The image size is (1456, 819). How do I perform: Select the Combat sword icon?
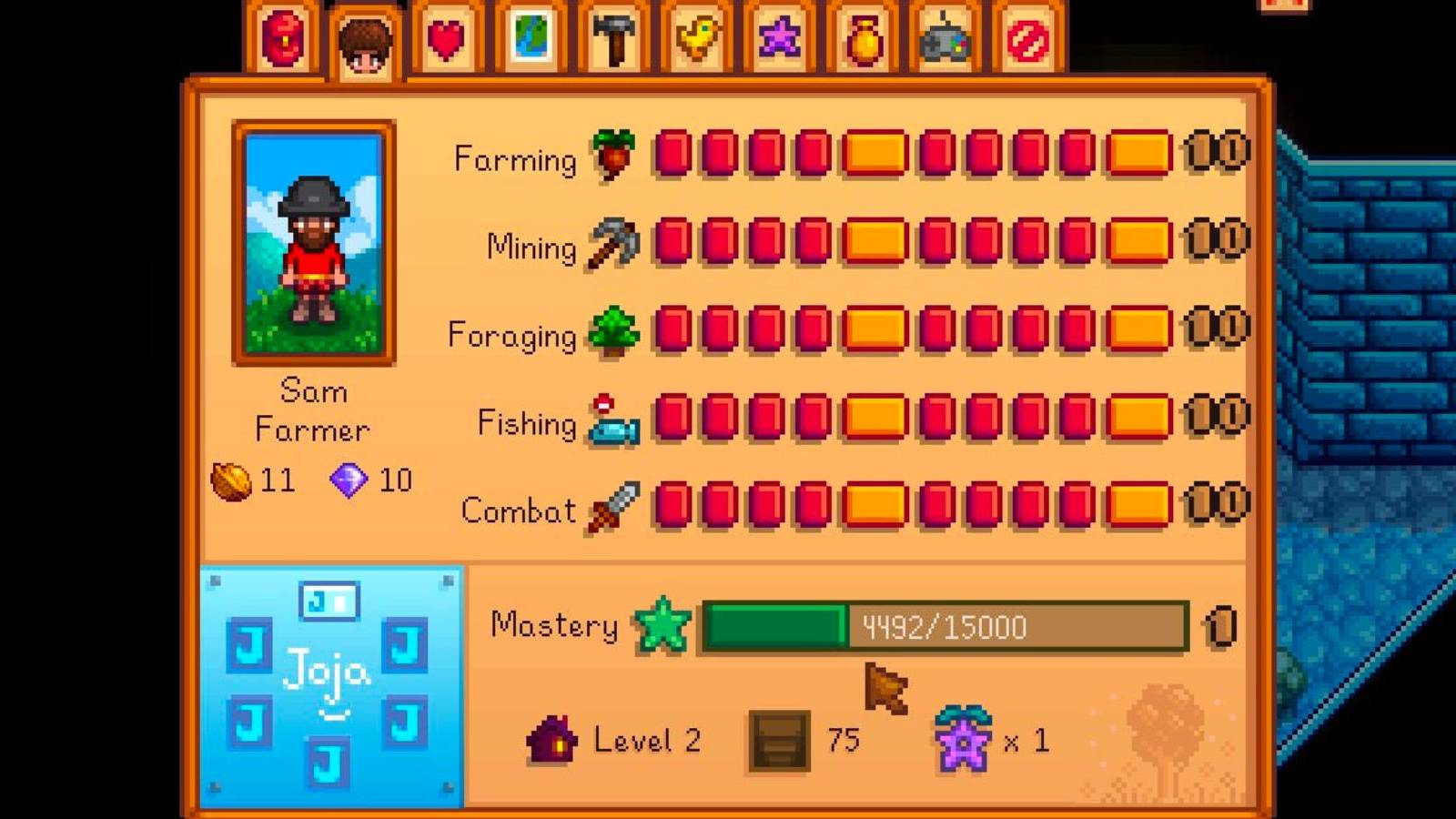coord(612,508)
